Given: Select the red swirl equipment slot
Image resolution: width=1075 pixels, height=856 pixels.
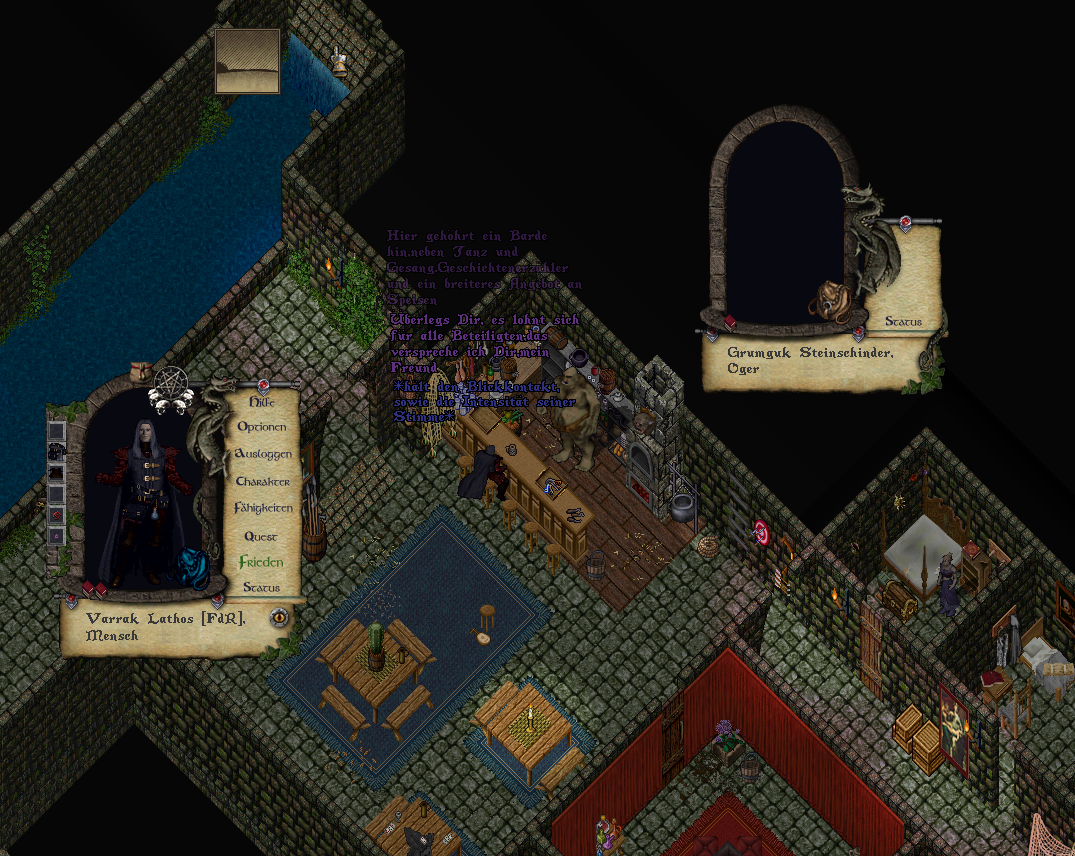Looking at the screenshot, I should pos(57,514).
